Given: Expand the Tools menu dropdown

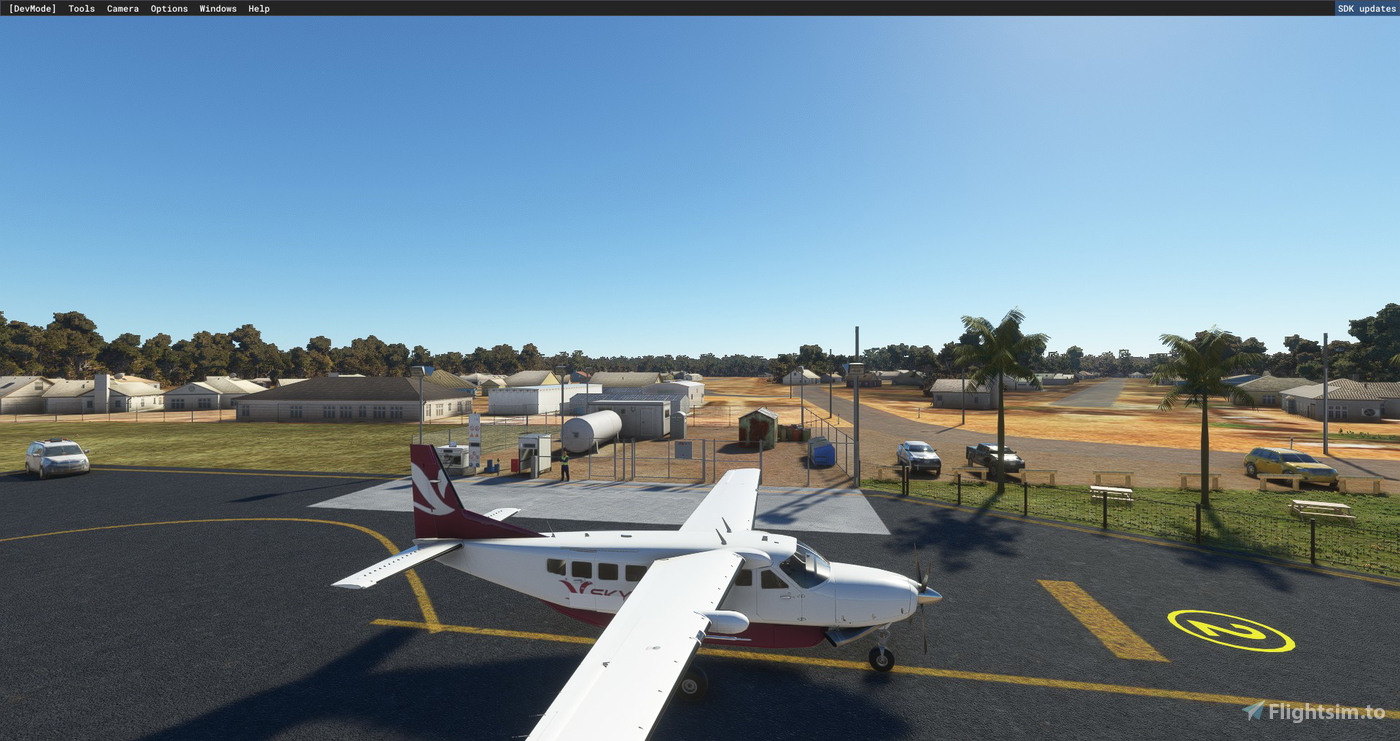Looking at the screenshot, I should pyautogui.click(x=80, y=8).
